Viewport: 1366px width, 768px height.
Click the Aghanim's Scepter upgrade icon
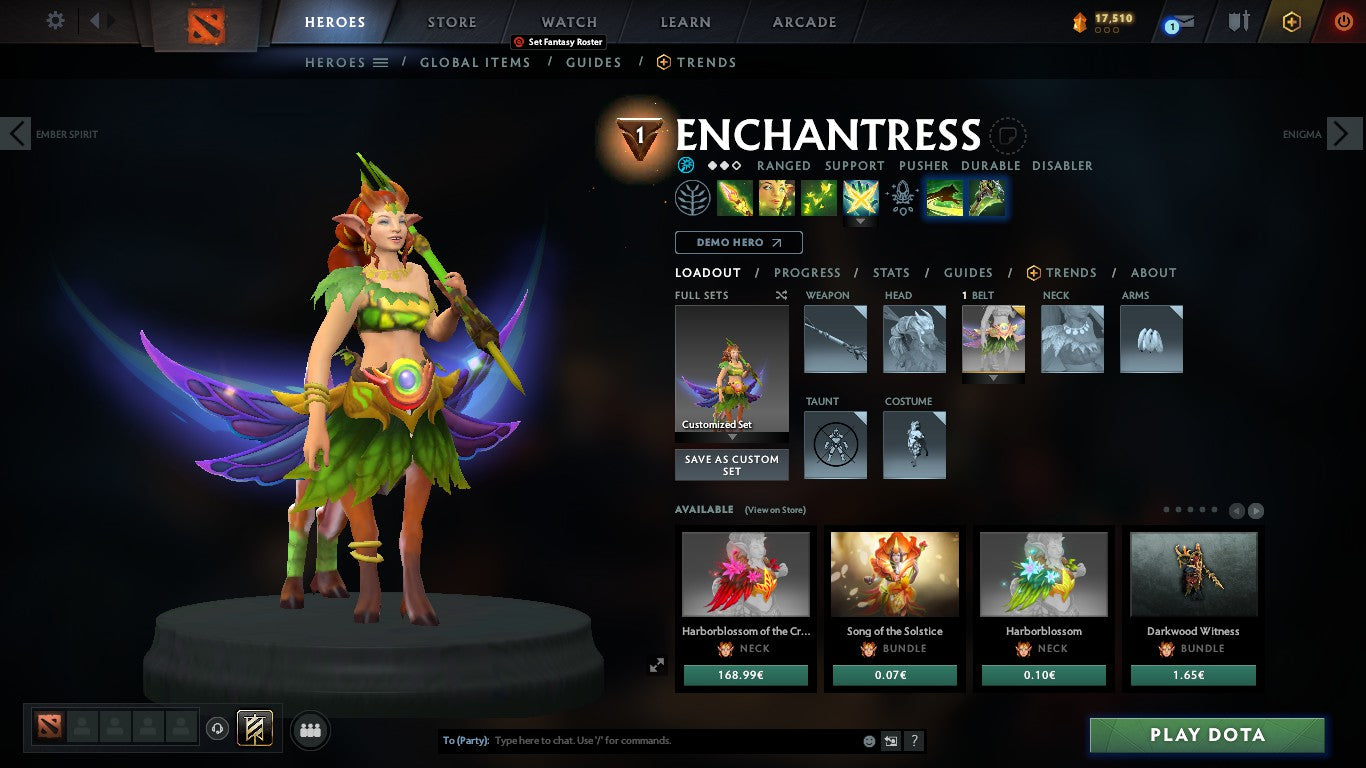[902, 197]
